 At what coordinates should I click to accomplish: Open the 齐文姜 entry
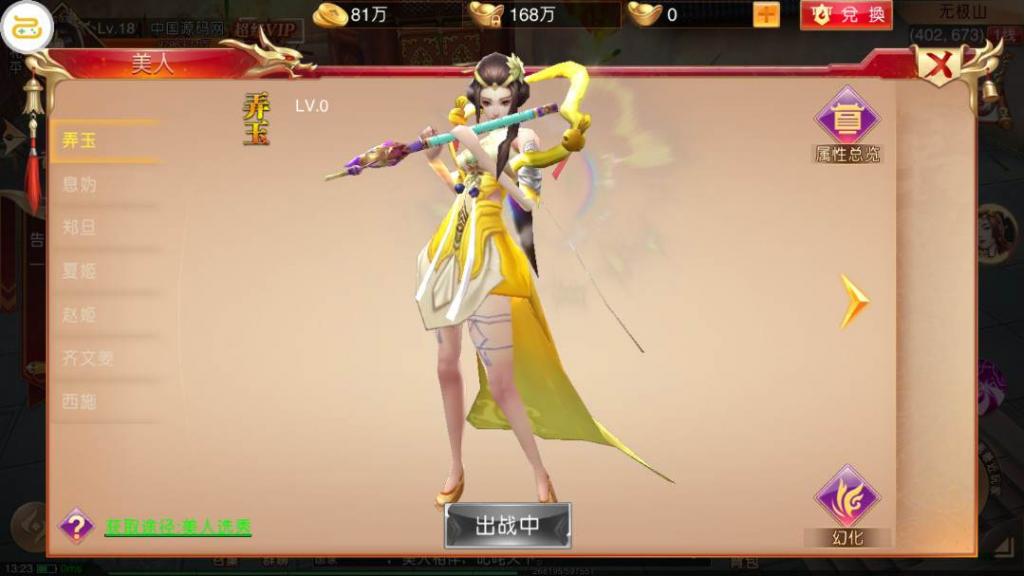87,358
